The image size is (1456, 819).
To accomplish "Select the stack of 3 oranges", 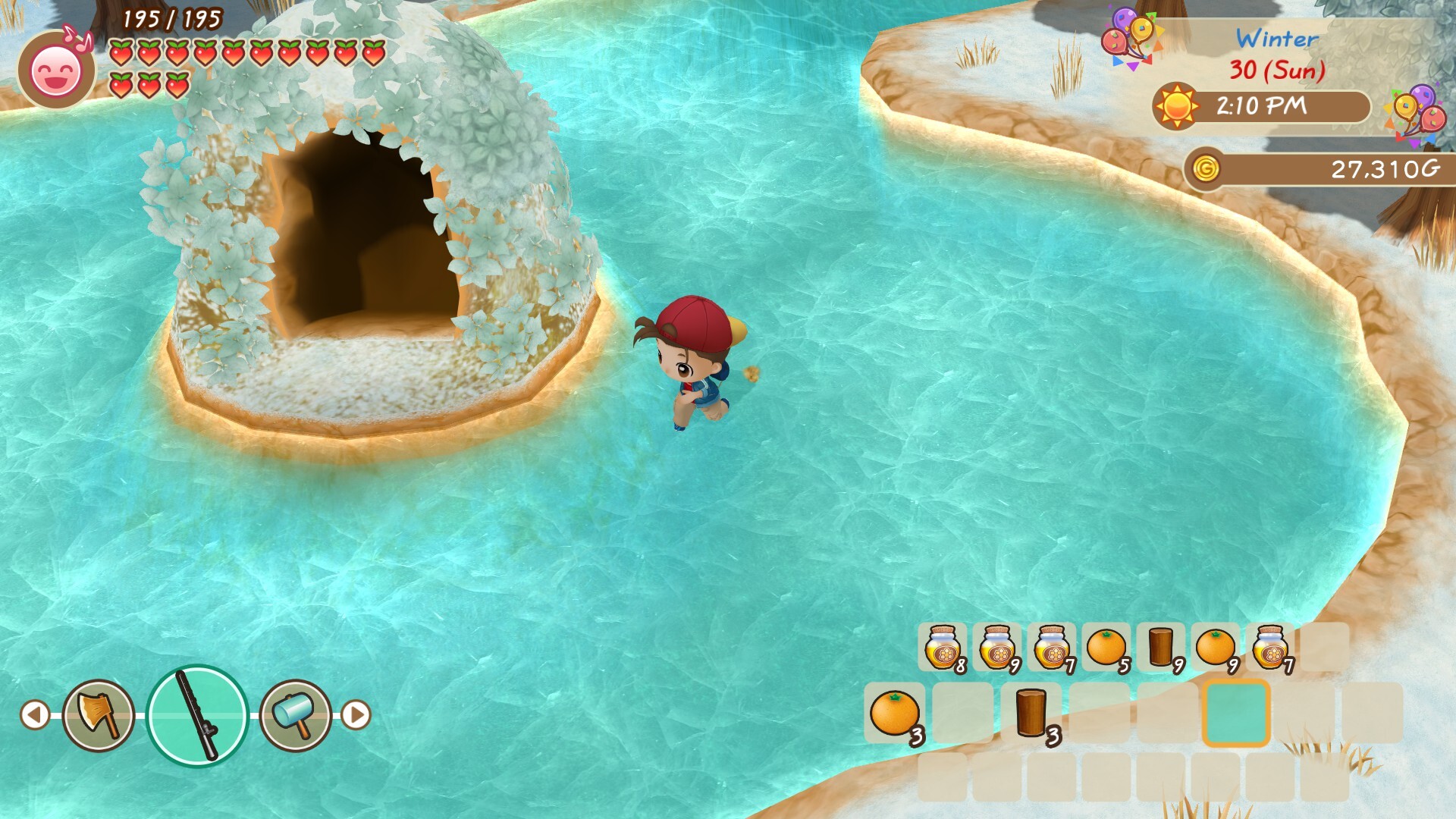I will [895, 713].
